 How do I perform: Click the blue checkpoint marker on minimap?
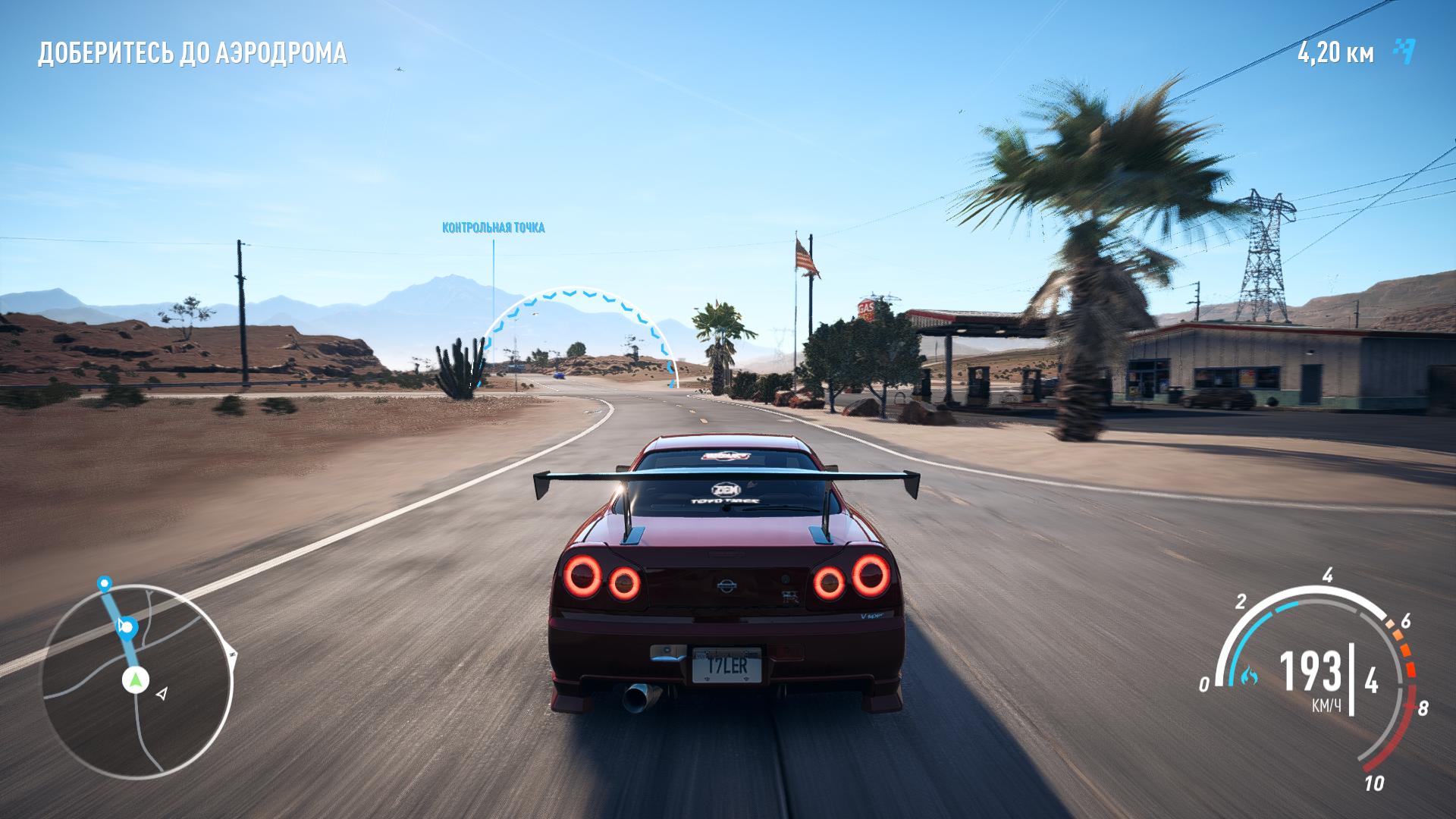127,626
